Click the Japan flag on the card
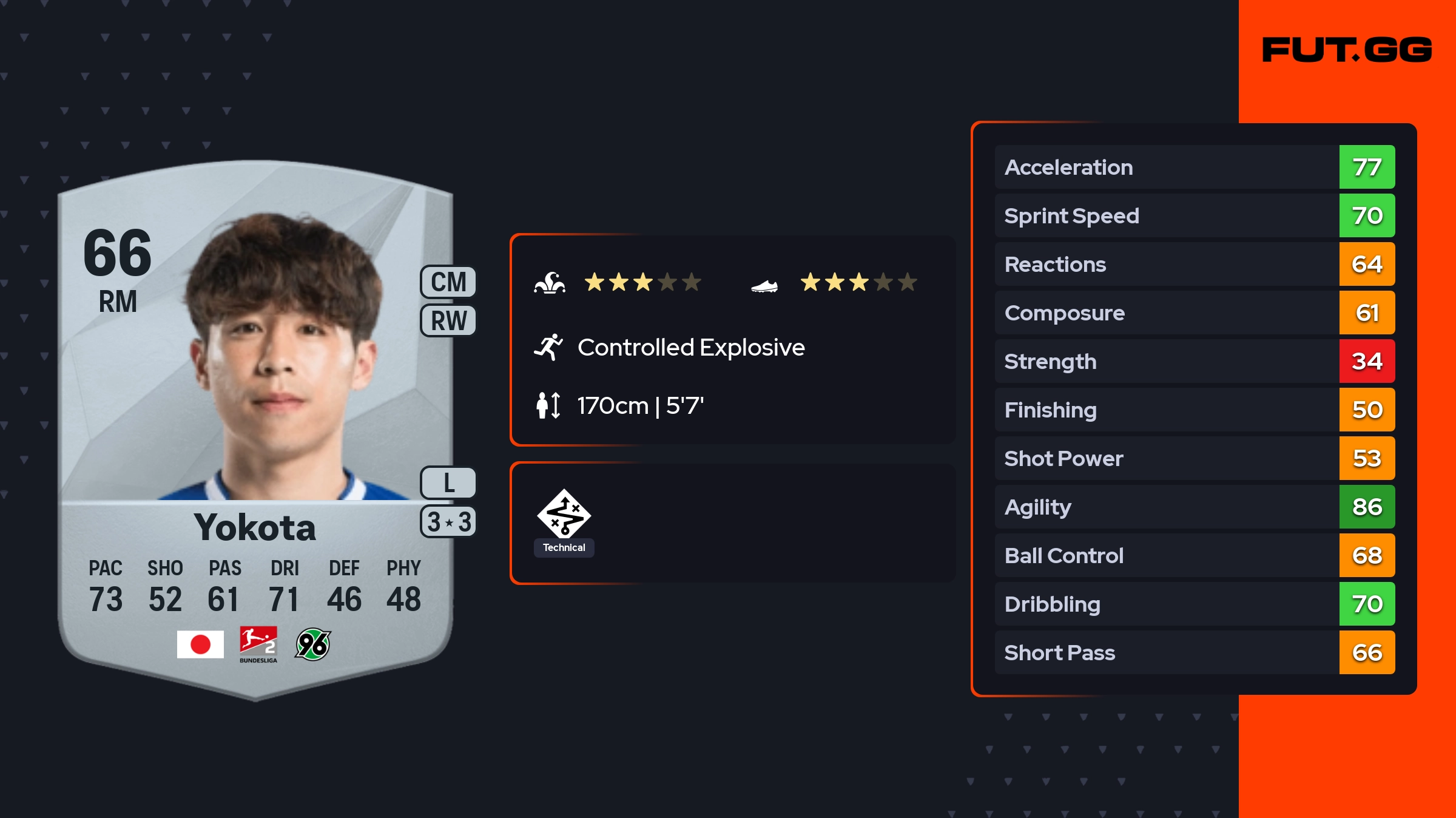Screen dimensions: 1456x818 200,644
